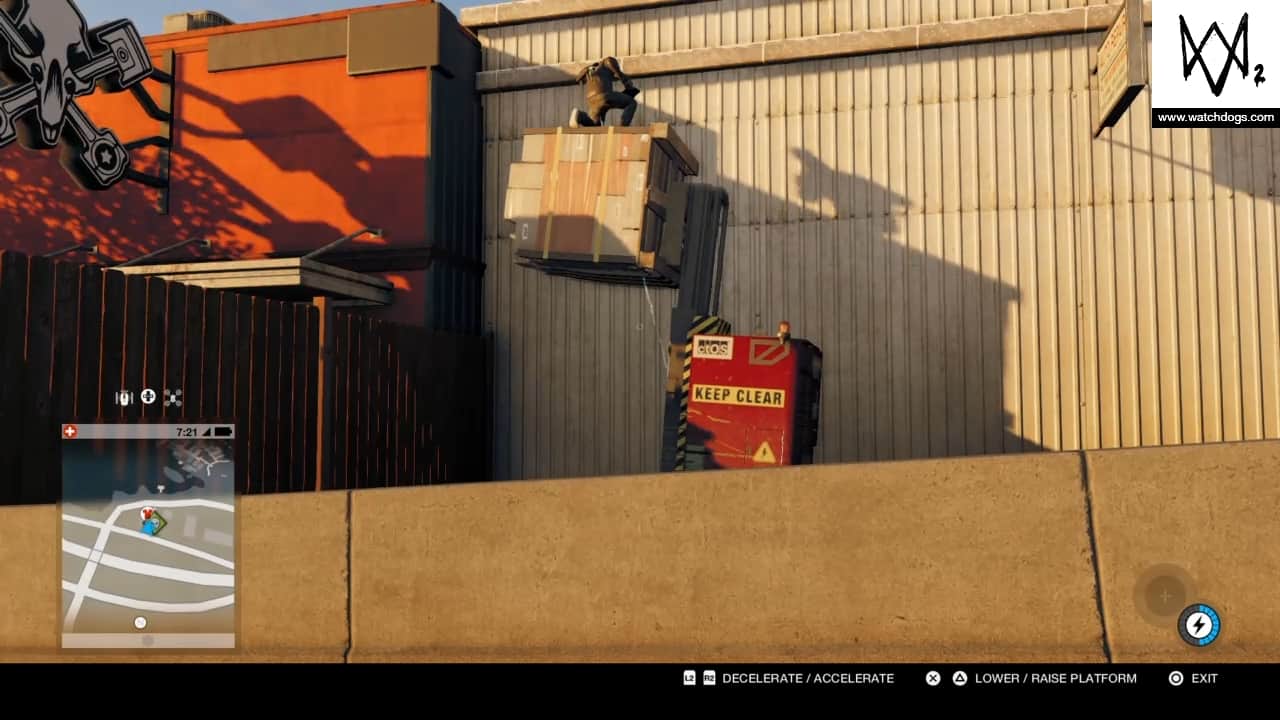This screenshot has height=720, width=1280.
Task: Click the triangle button icon for raise platform
Action: pyautogui.click(x=960, y=678)
